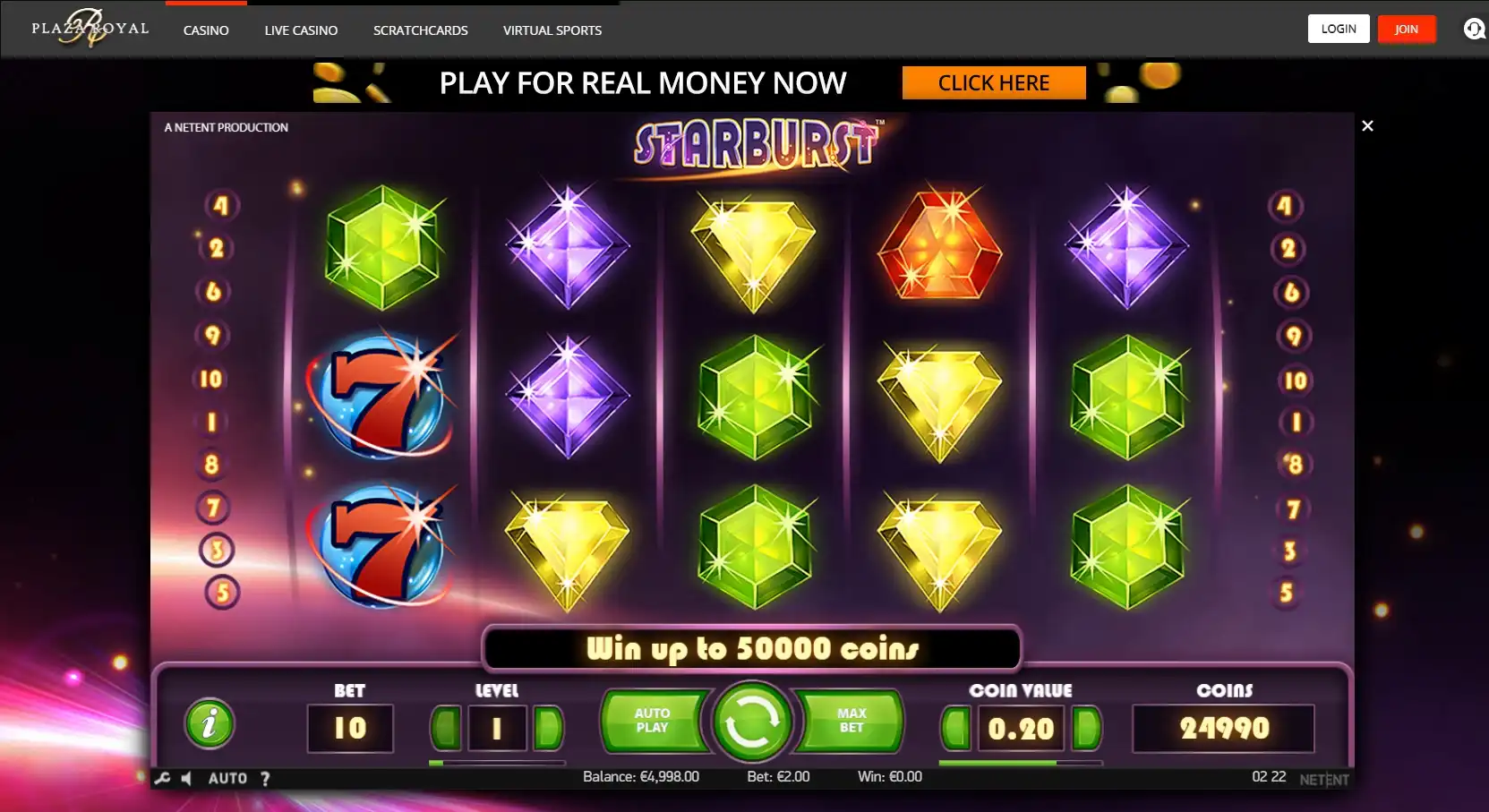Lower the coin value
This screenshot has width=1489, height=812.
click(955, 728)
